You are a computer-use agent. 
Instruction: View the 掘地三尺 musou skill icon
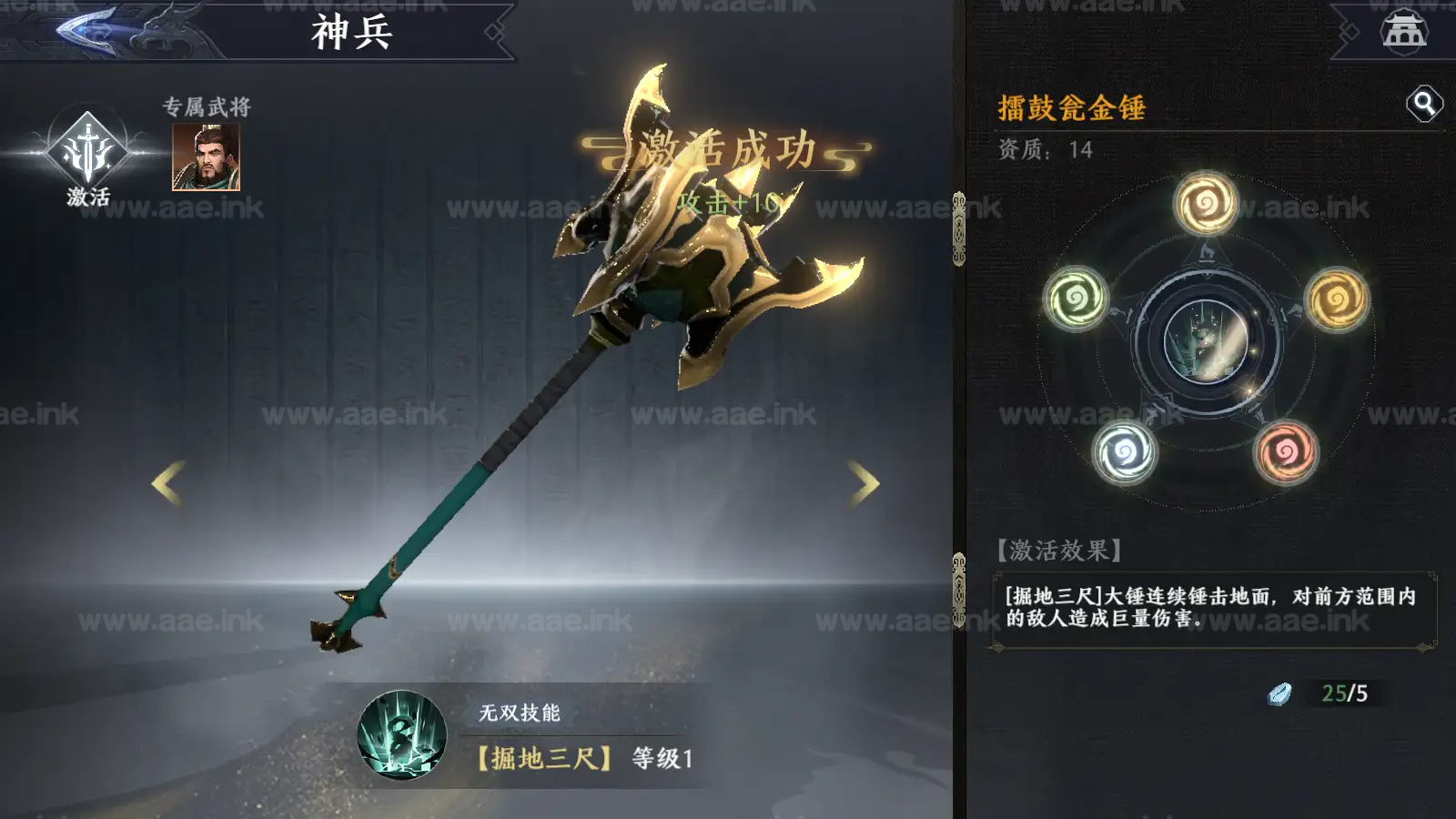tap(402, 735)
